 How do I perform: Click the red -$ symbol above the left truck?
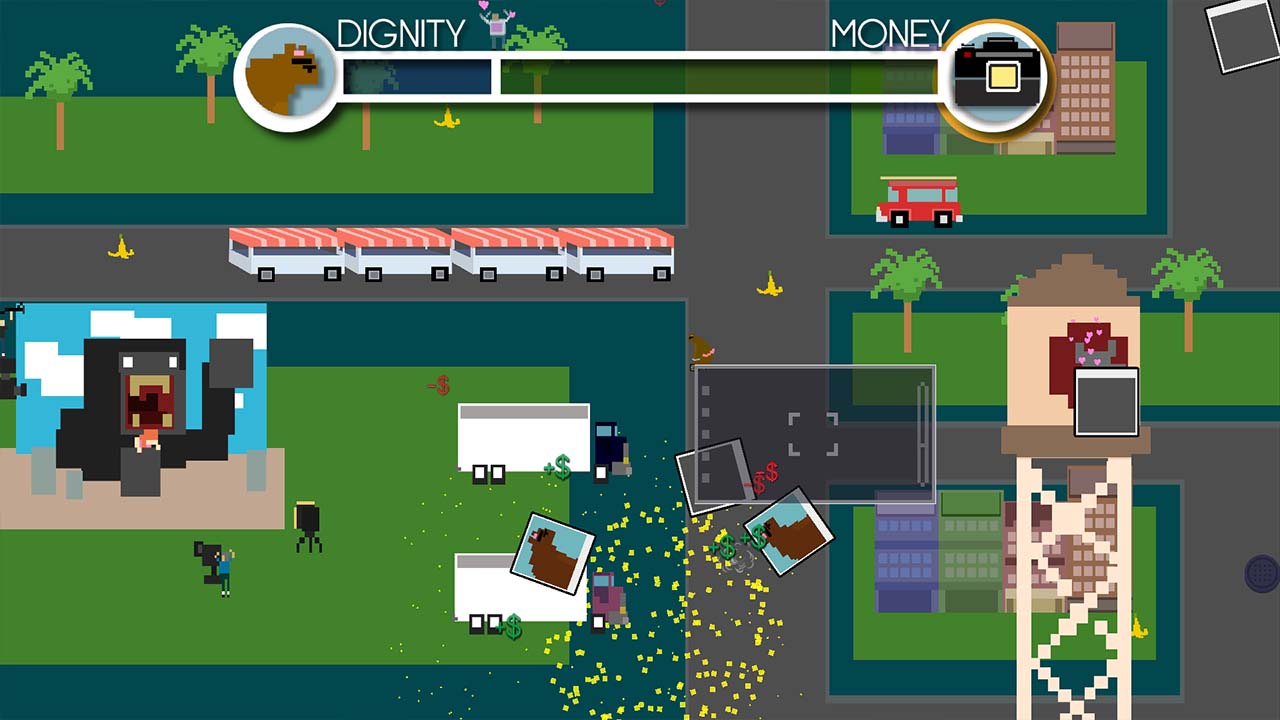pyautogui.click(x=438, y=383)
